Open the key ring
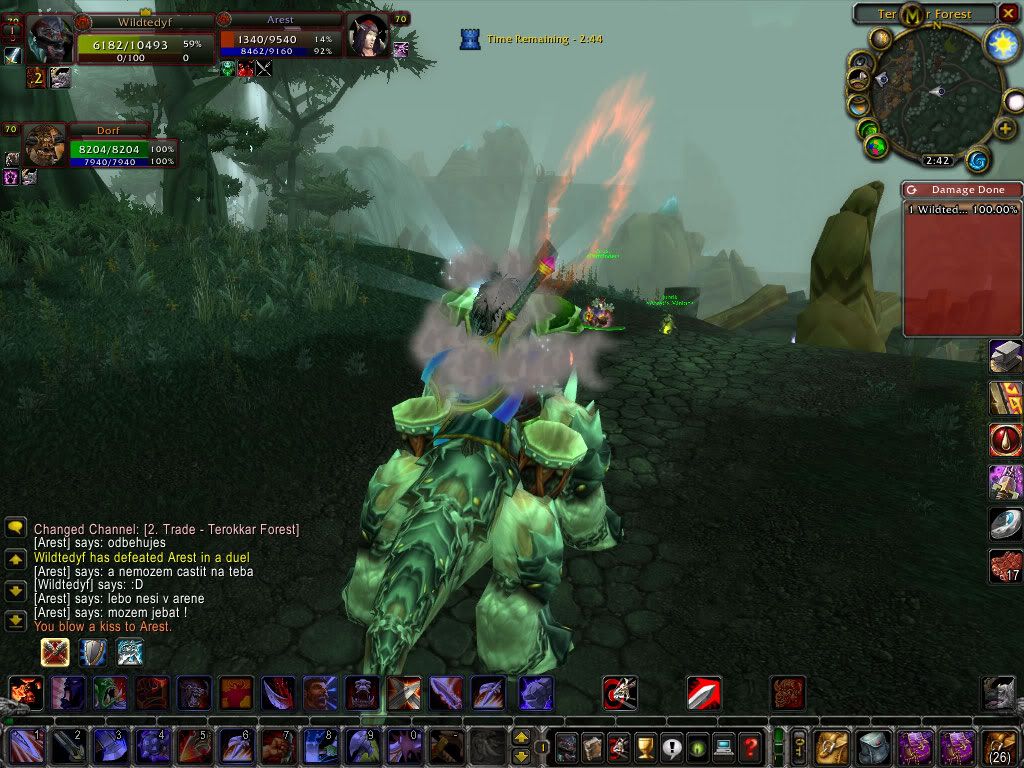This screenshot has width=1024, height=768. click(799, 746)
